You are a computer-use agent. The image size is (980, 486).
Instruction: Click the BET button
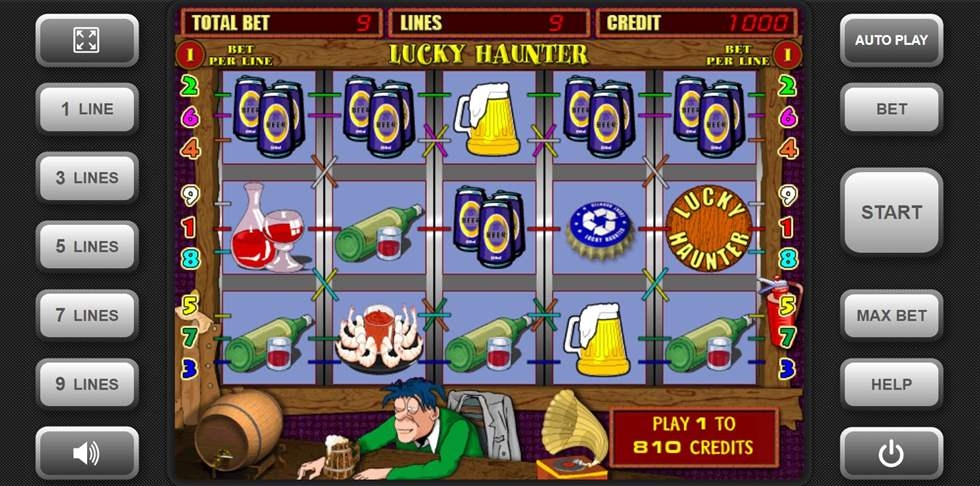tap(891, 109)
